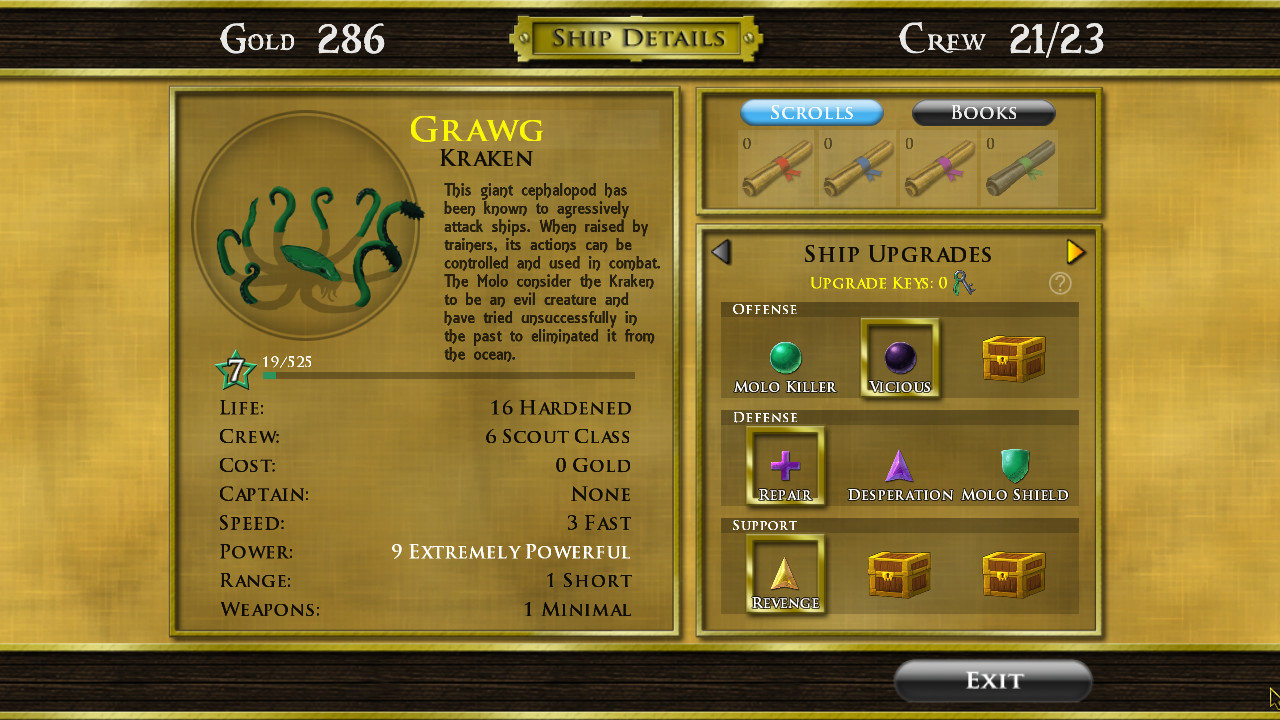1280x720 pixels.
Task: Select the Vicious offense upgrade
Action: point(899,357)
